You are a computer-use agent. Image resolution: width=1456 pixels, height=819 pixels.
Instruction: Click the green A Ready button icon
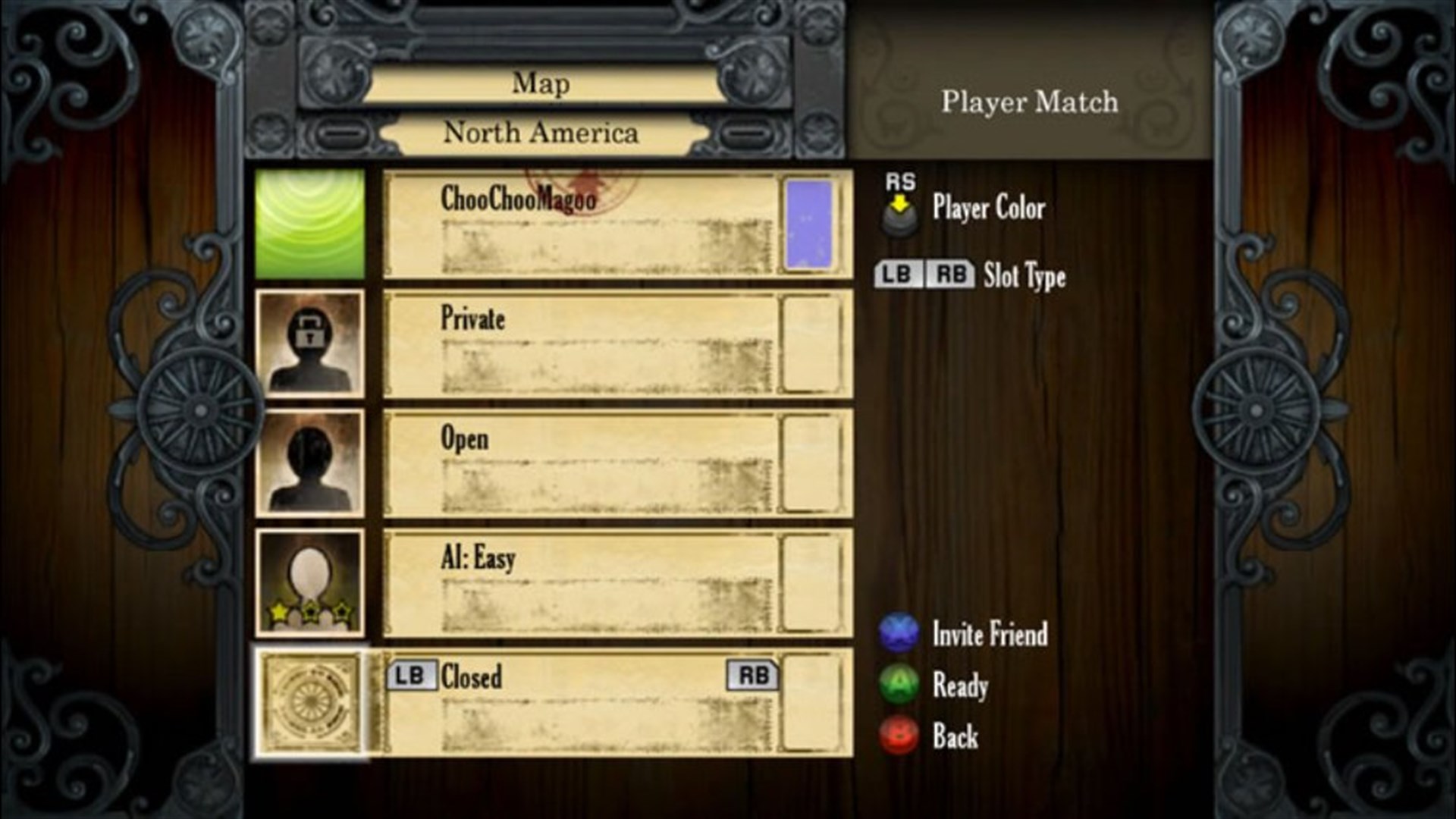[x=897, y=686]
